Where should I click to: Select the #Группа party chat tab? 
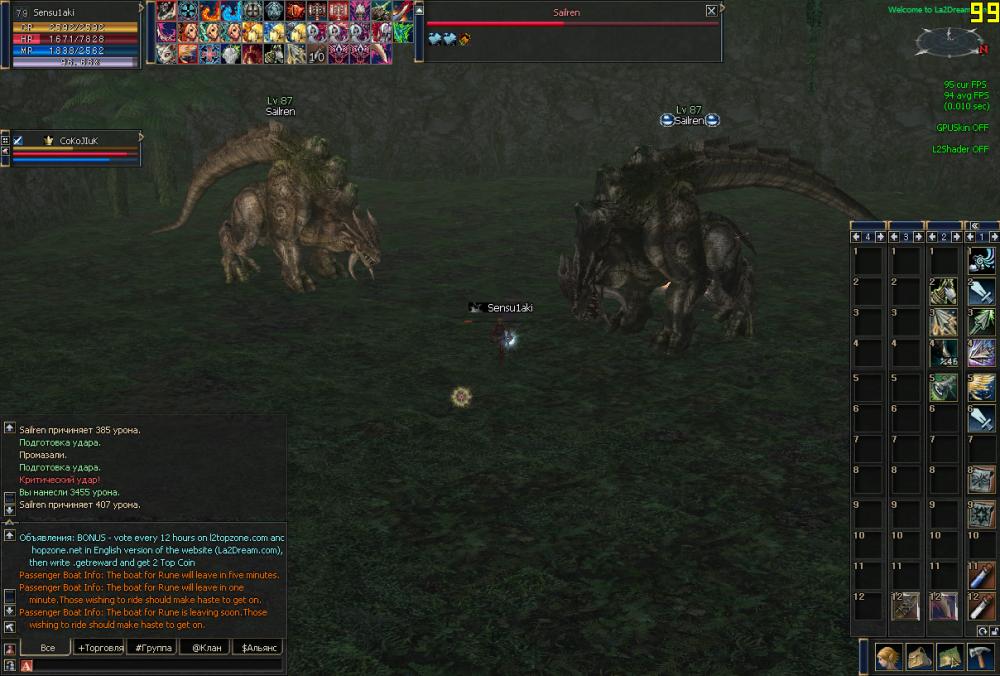[152, 648]
